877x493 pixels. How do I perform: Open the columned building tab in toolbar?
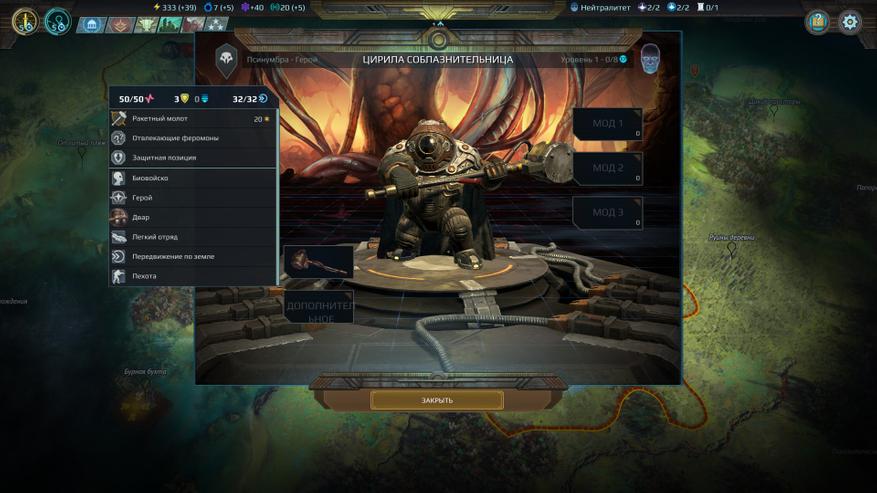(92, 25)
